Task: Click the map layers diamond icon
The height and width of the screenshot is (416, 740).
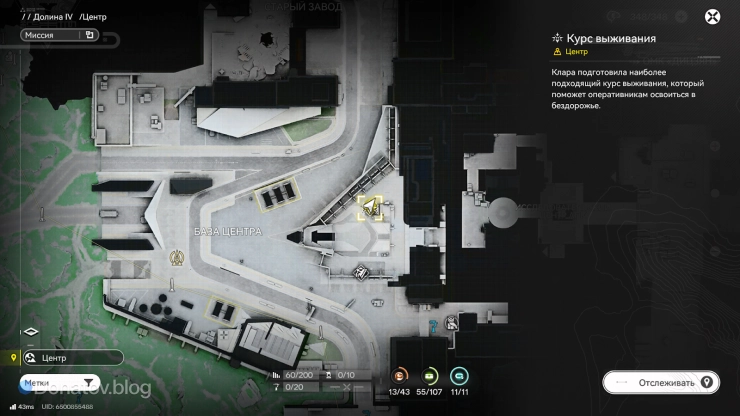Action: pyautogui.click(x=30, y=332)
